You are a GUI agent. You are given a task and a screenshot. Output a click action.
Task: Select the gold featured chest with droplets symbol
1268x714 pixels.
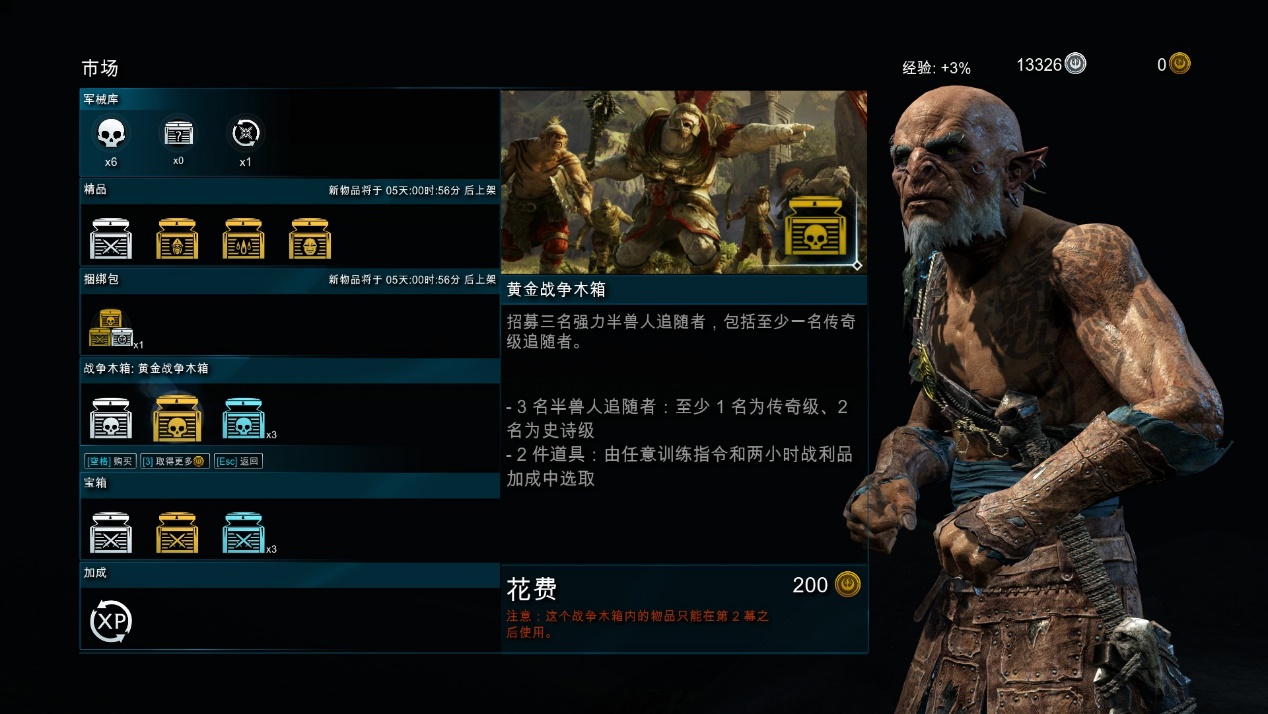tap(244, 239)
